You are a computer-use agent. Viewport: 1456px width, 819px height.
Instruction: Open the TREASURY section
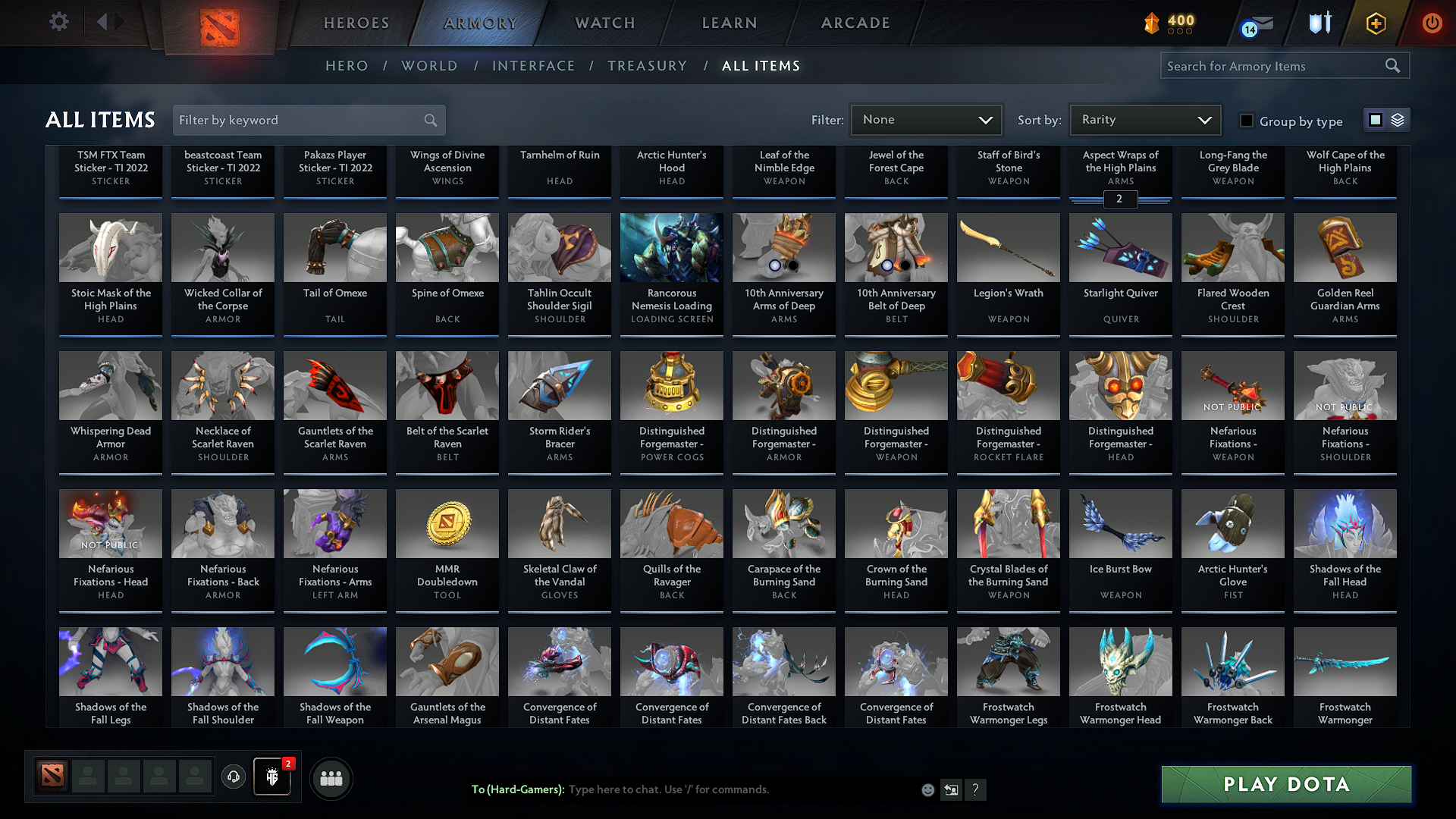pyautogui.click(x=647, y=66)
